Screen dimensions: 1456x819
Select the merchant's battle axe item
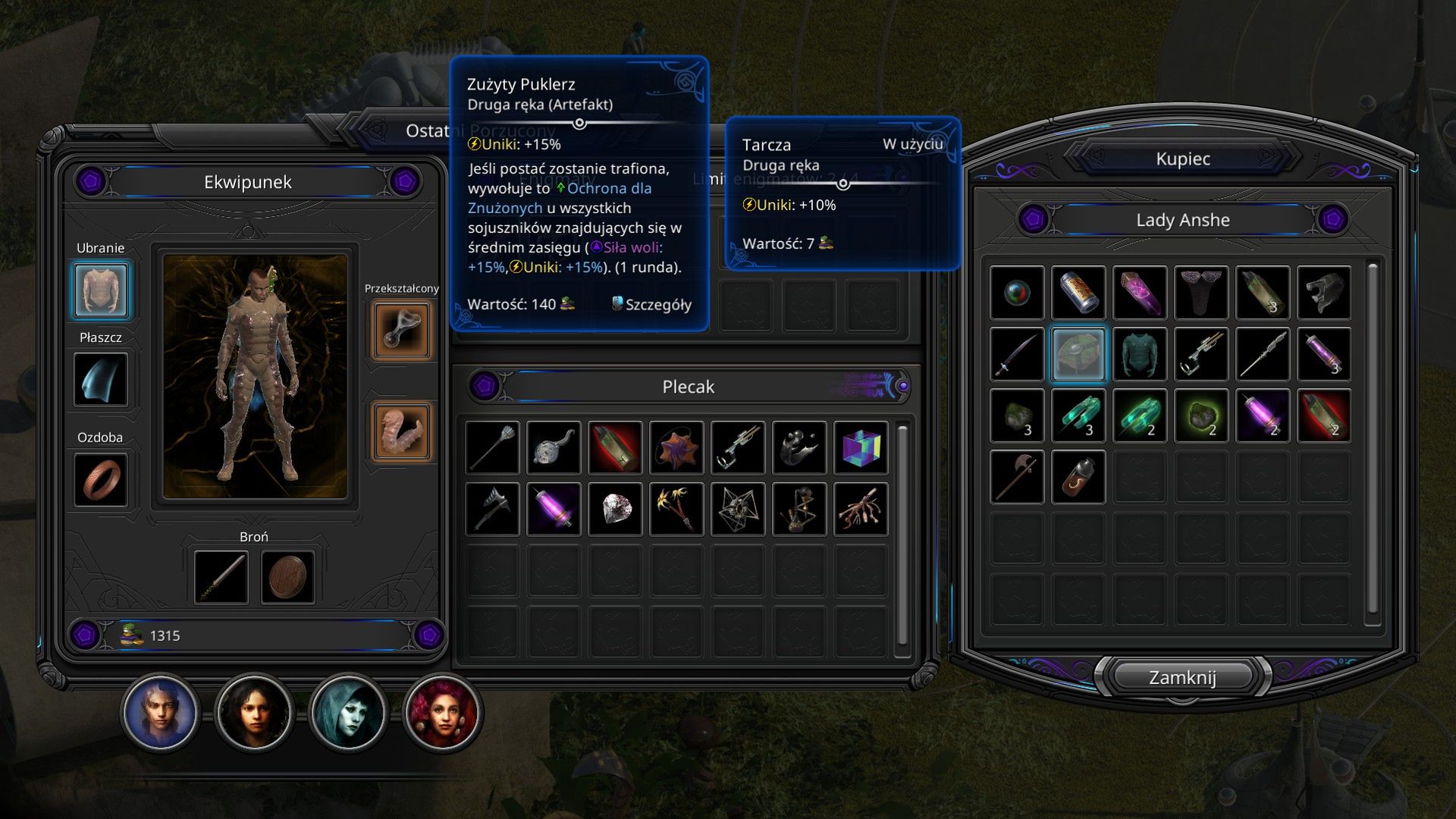coord(1016,477)
